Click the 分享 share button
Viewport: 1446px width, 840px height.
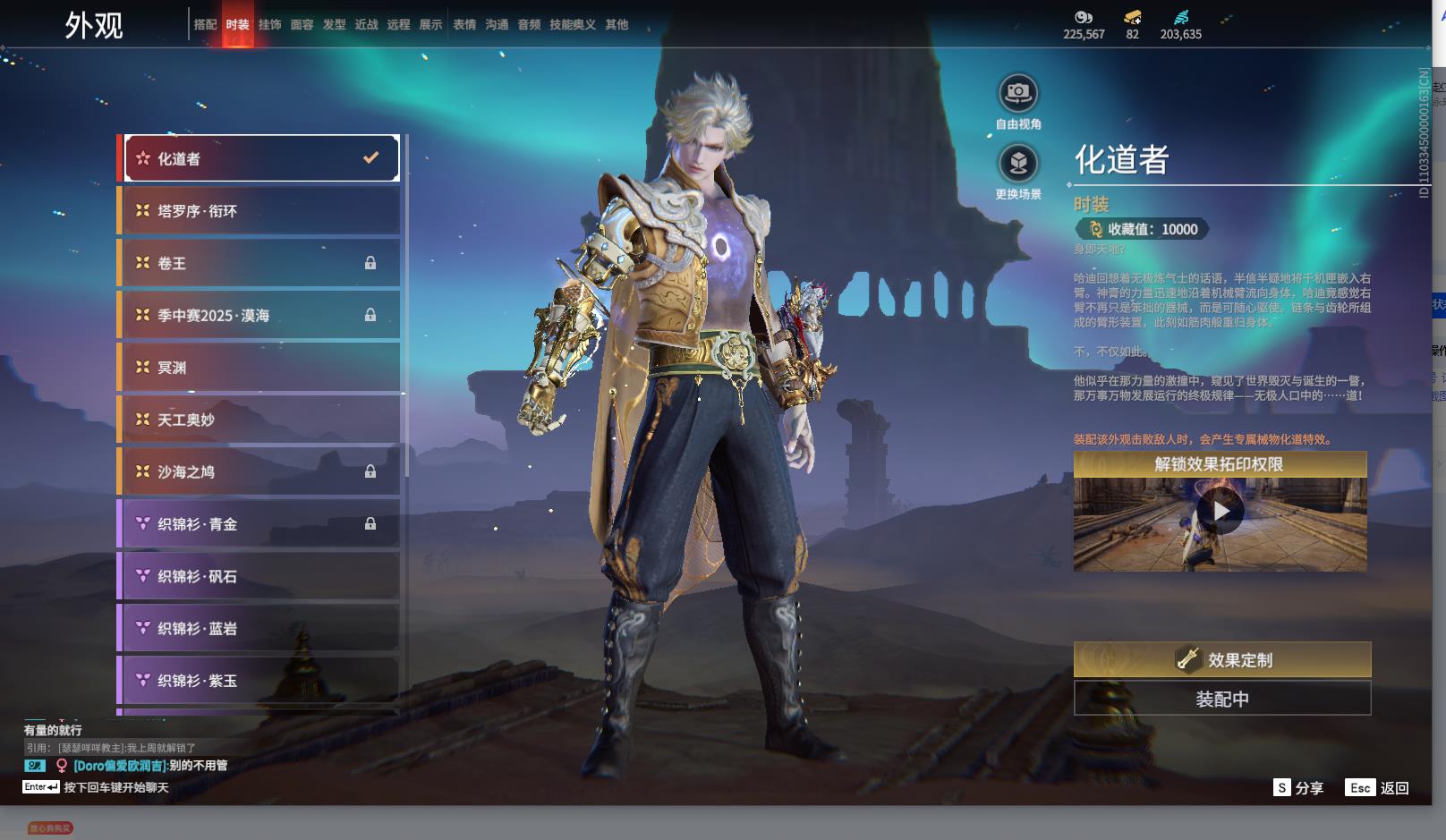point(1298,788)
